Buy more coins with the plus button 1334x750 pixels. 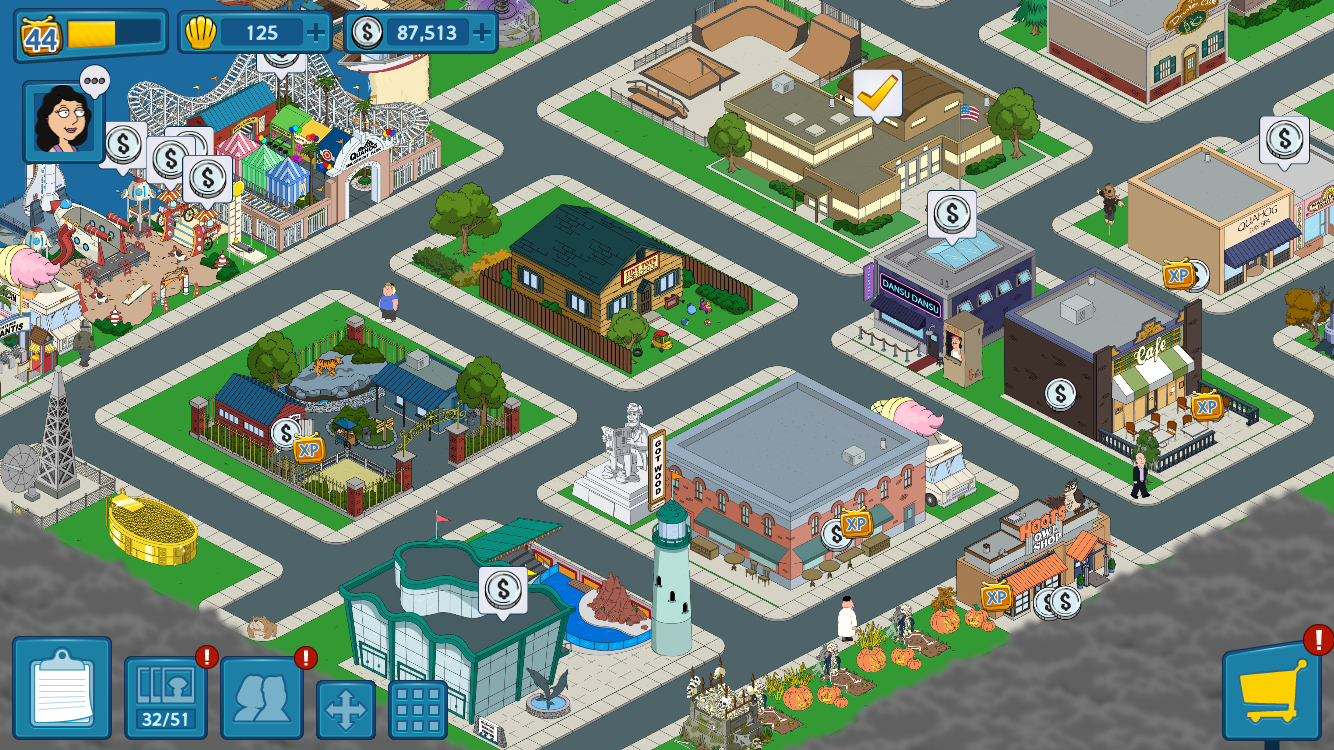482,33
